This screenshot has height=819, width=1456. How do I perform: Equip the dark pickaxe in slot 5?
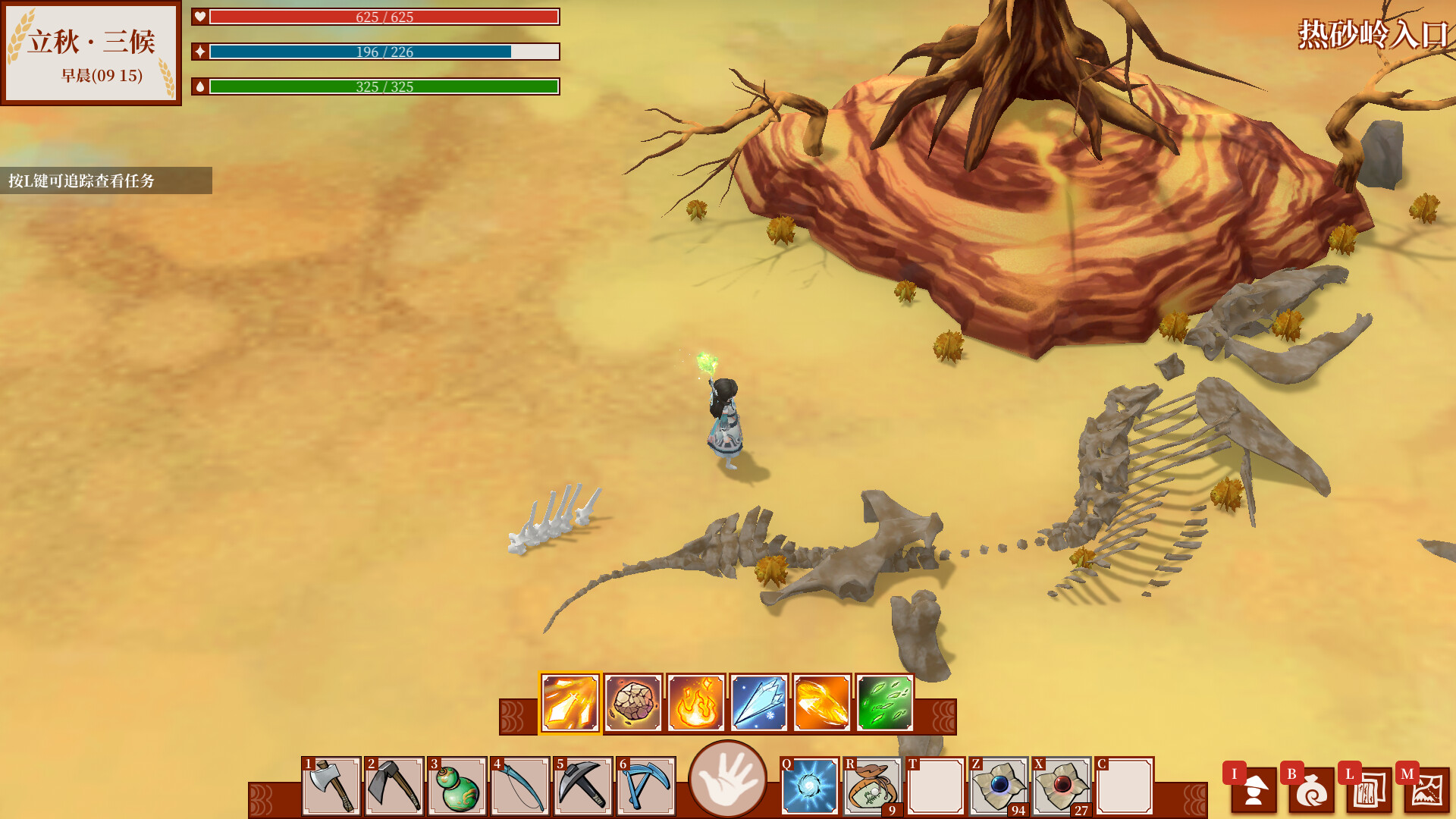(583, 786)
